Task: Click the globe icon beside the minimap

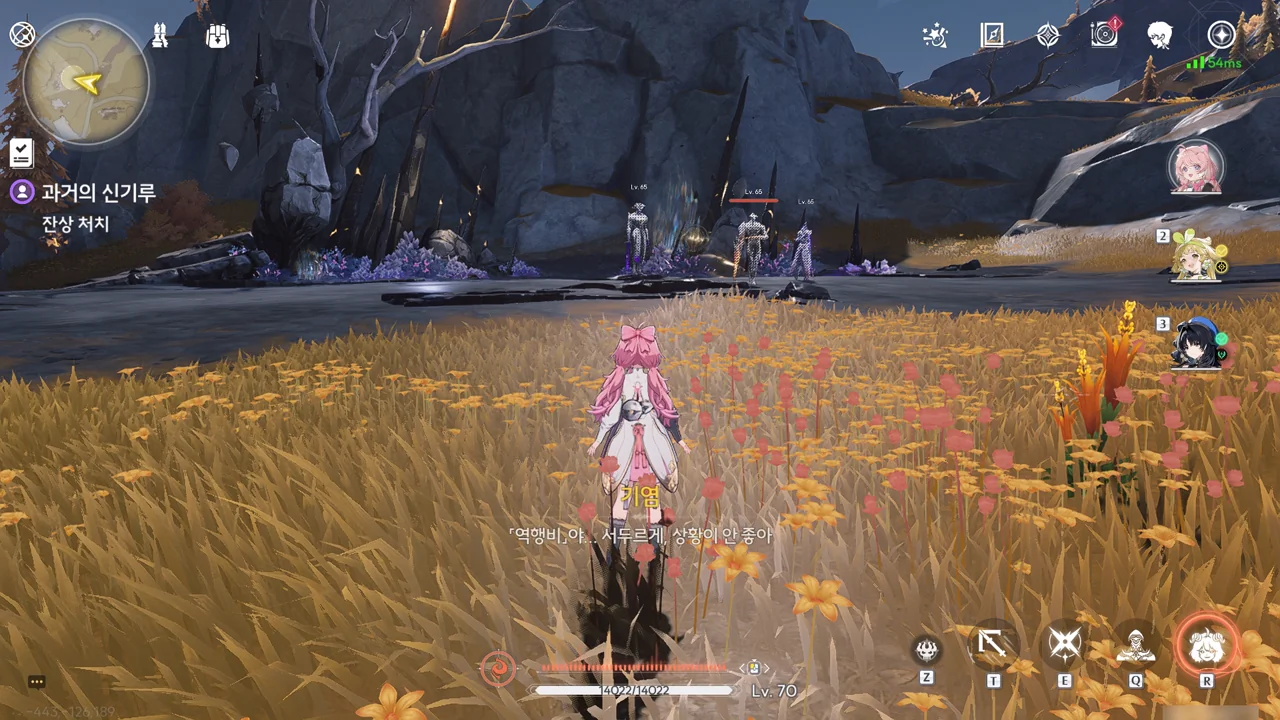Action: coord(22,35)
